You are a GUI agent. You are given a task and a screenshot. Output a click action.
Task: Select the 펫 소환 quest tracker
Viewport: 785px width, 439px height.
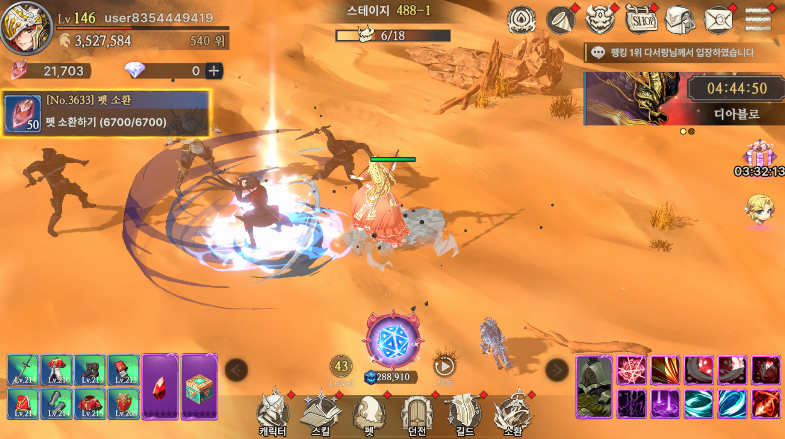click(106, 113)
